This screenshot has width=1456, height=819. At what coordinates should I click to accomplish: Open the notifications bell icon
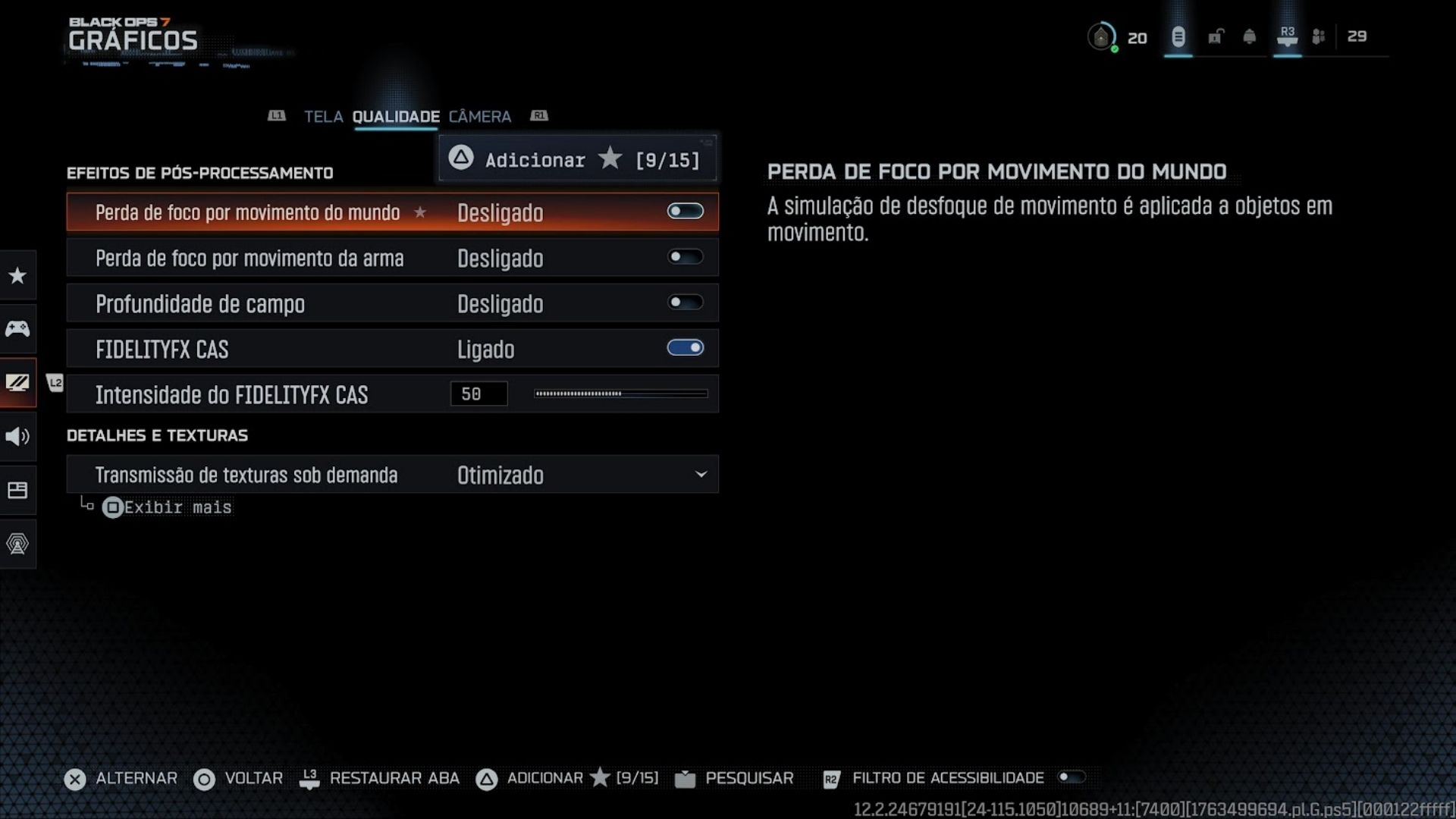[x=1249, y=36]
